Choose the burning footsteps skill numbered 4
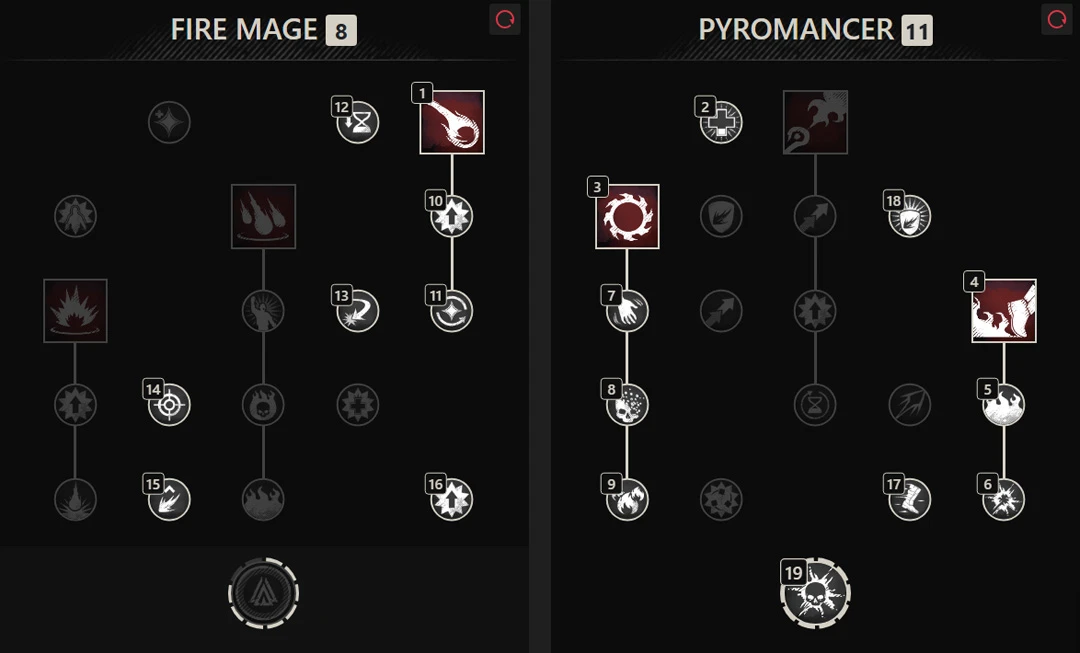This screenshot has height=653, width=1080. point(1004,311)
